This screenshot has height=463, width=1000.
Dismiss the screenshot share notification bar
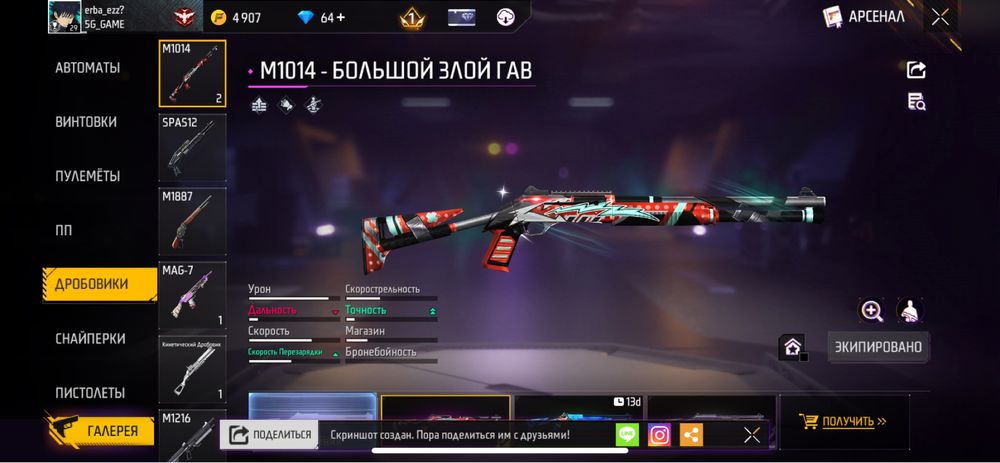click(x=751, y=435)
